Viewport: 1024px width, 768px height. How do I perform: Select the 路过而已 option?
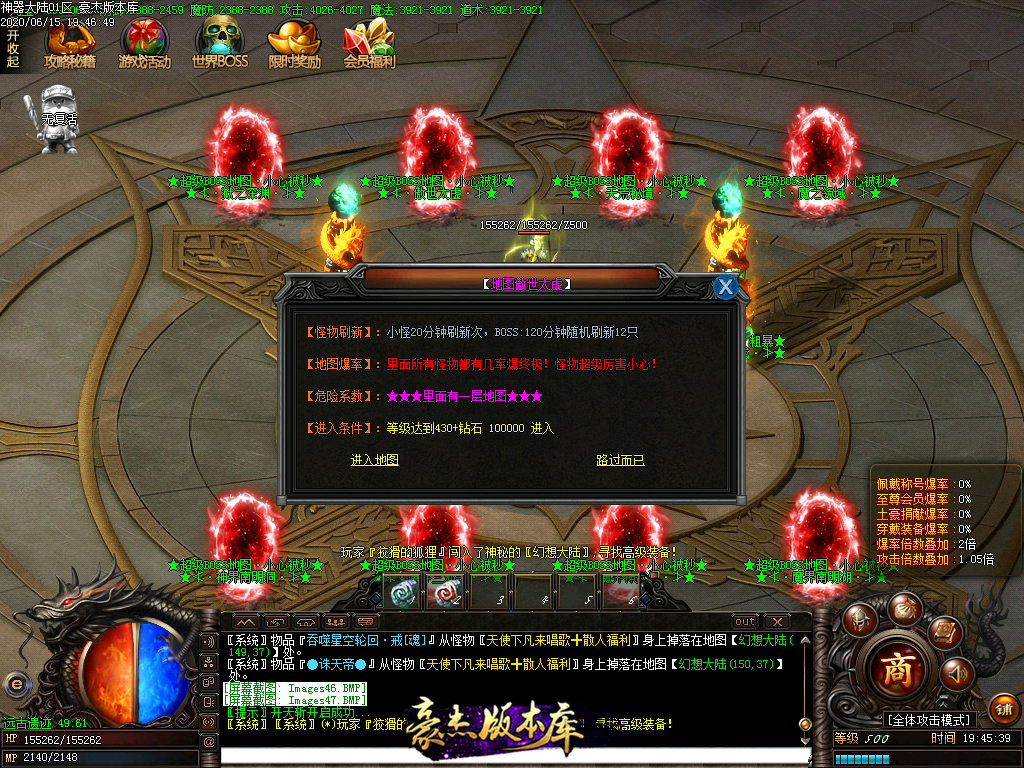click(x=620, y=460)
